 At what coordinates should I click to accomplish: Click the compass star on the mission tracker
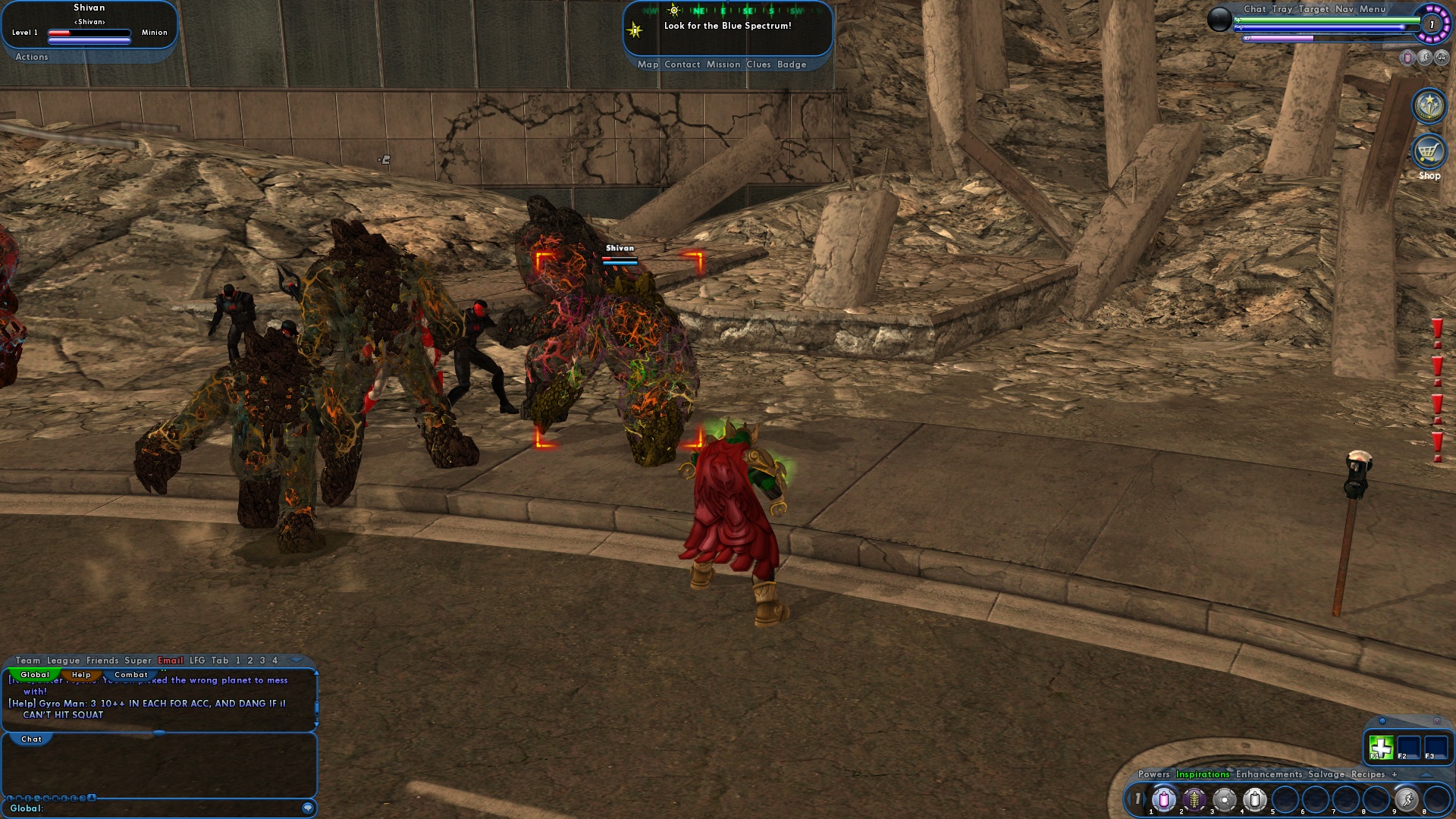click(633, 29)
